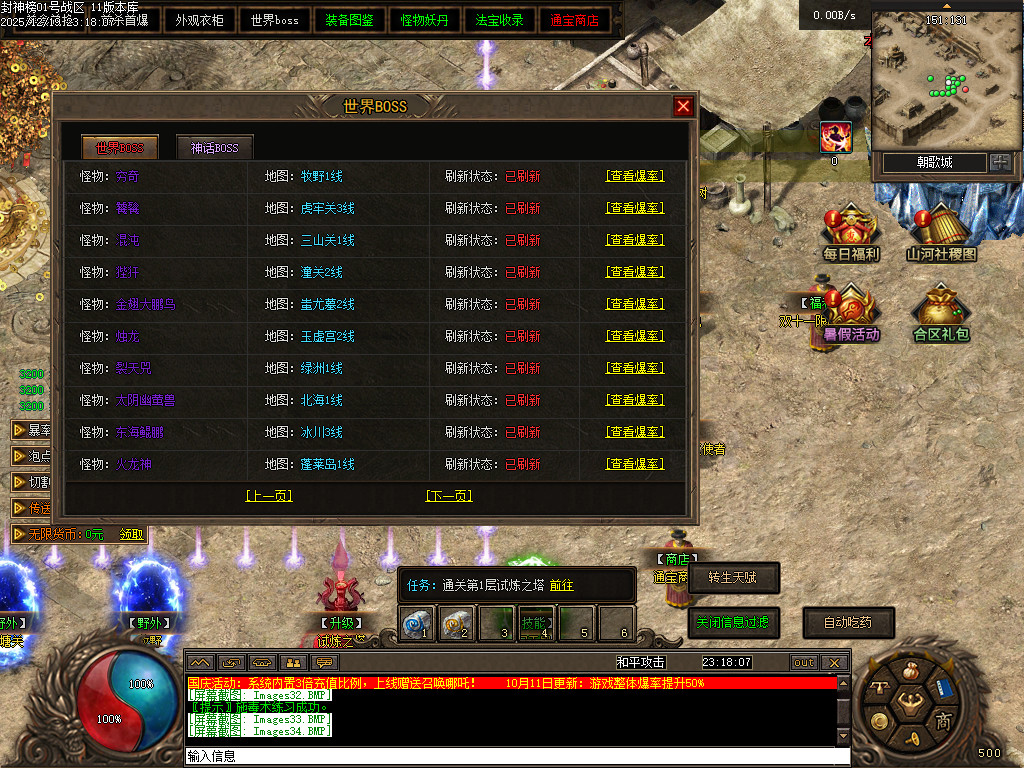The width and height of the screenshot is (1024, 768).
Task: Toggle the 自动吃药 auto-potion button
Action: (x=847, y=622)
